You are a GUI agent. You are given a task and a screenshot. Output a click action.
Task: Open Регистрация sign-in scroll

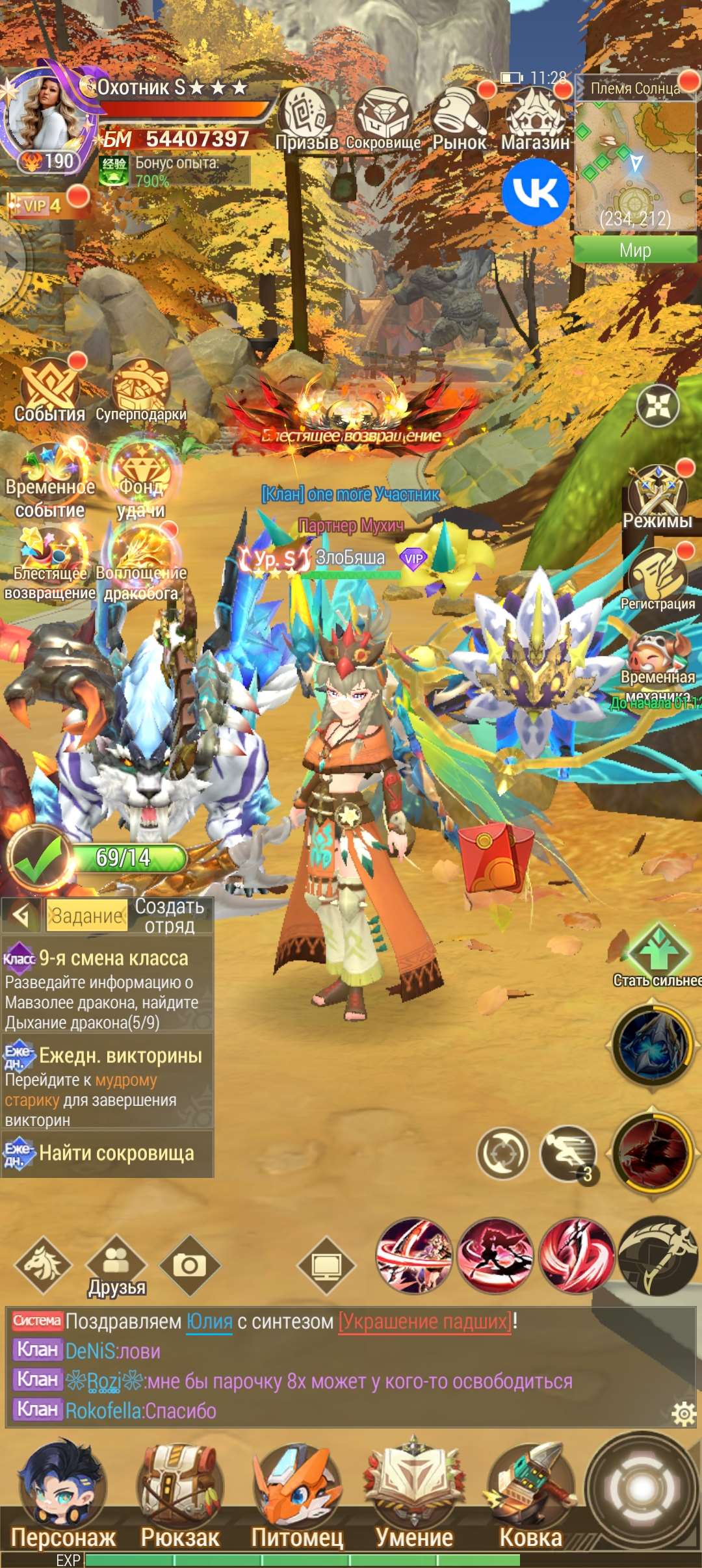tap(657, 579)
